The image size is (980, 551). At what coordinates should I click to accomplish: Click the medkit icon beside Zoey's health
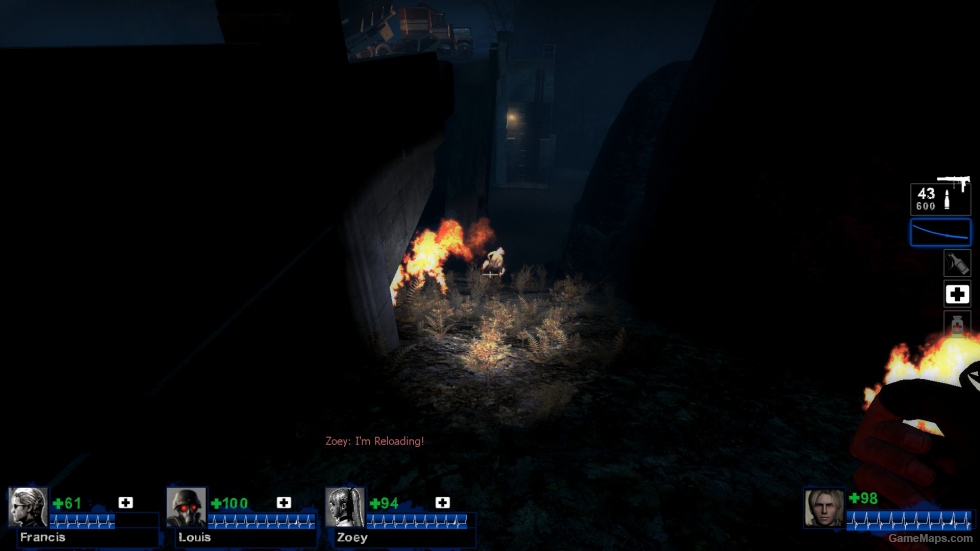click(442, 503)
